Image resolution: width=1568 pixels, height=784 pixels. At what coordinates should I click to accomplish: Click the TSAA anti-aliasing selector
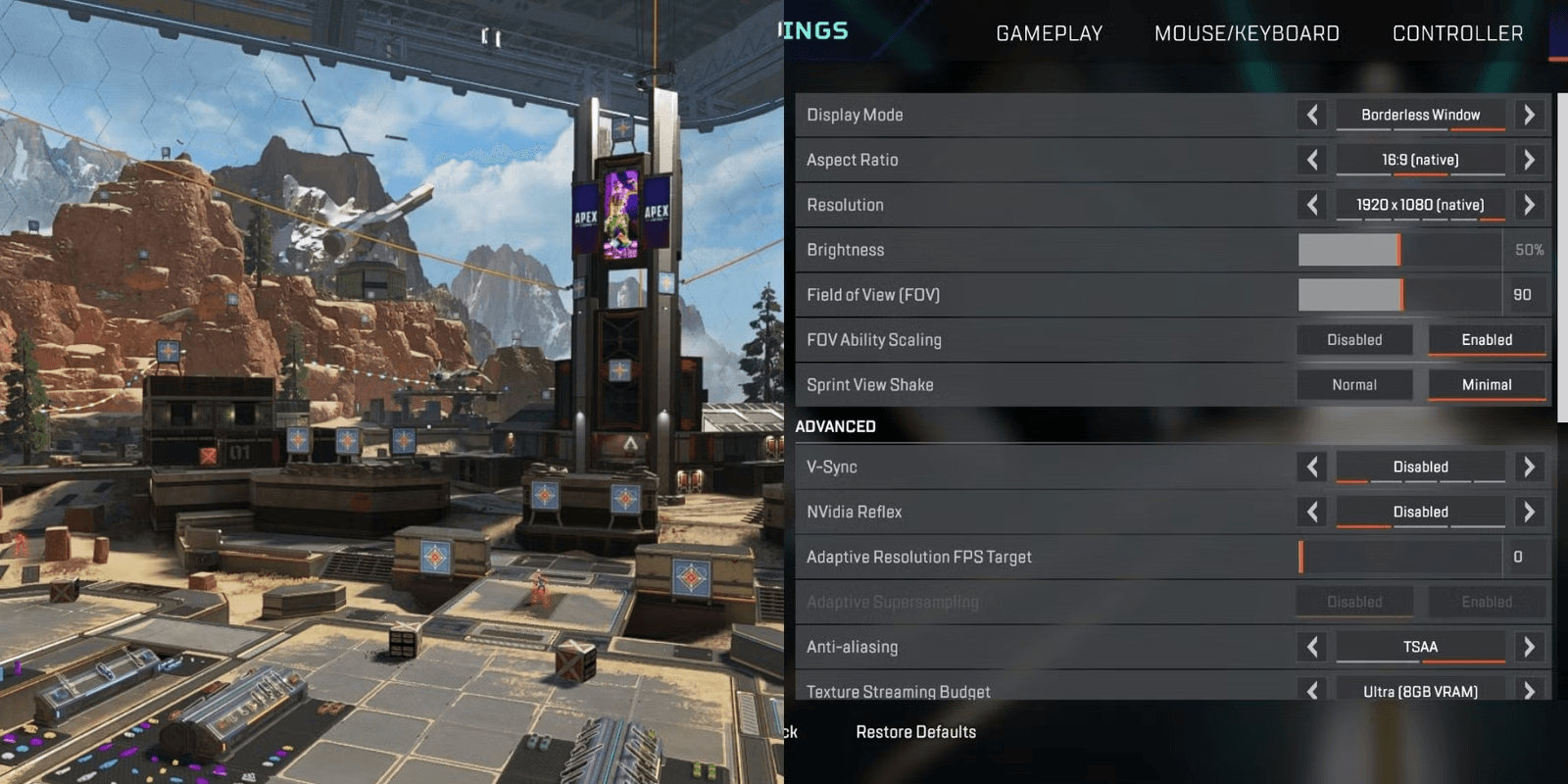(x=1419, y=647)
